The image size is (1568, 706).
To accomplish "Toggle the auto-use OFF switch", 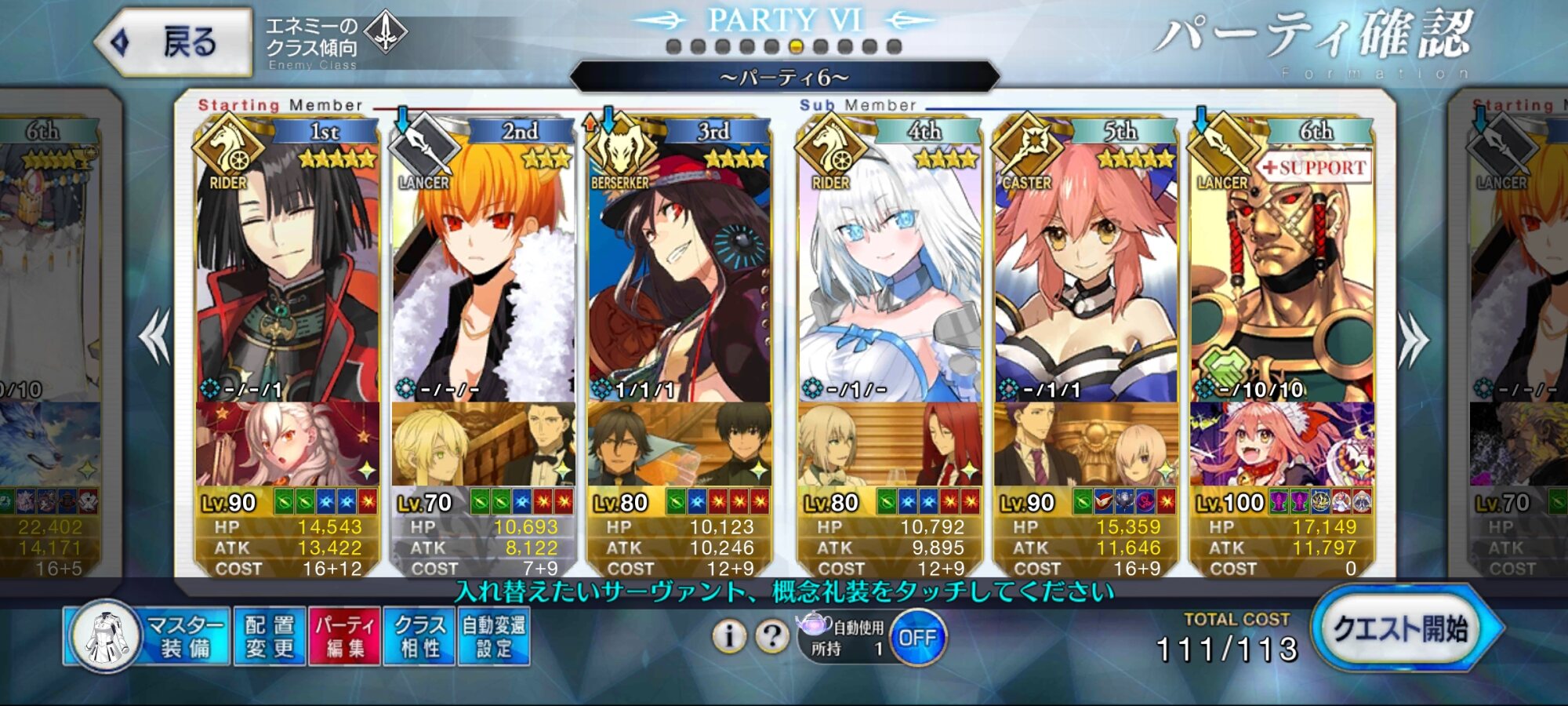I will [917, 638].
